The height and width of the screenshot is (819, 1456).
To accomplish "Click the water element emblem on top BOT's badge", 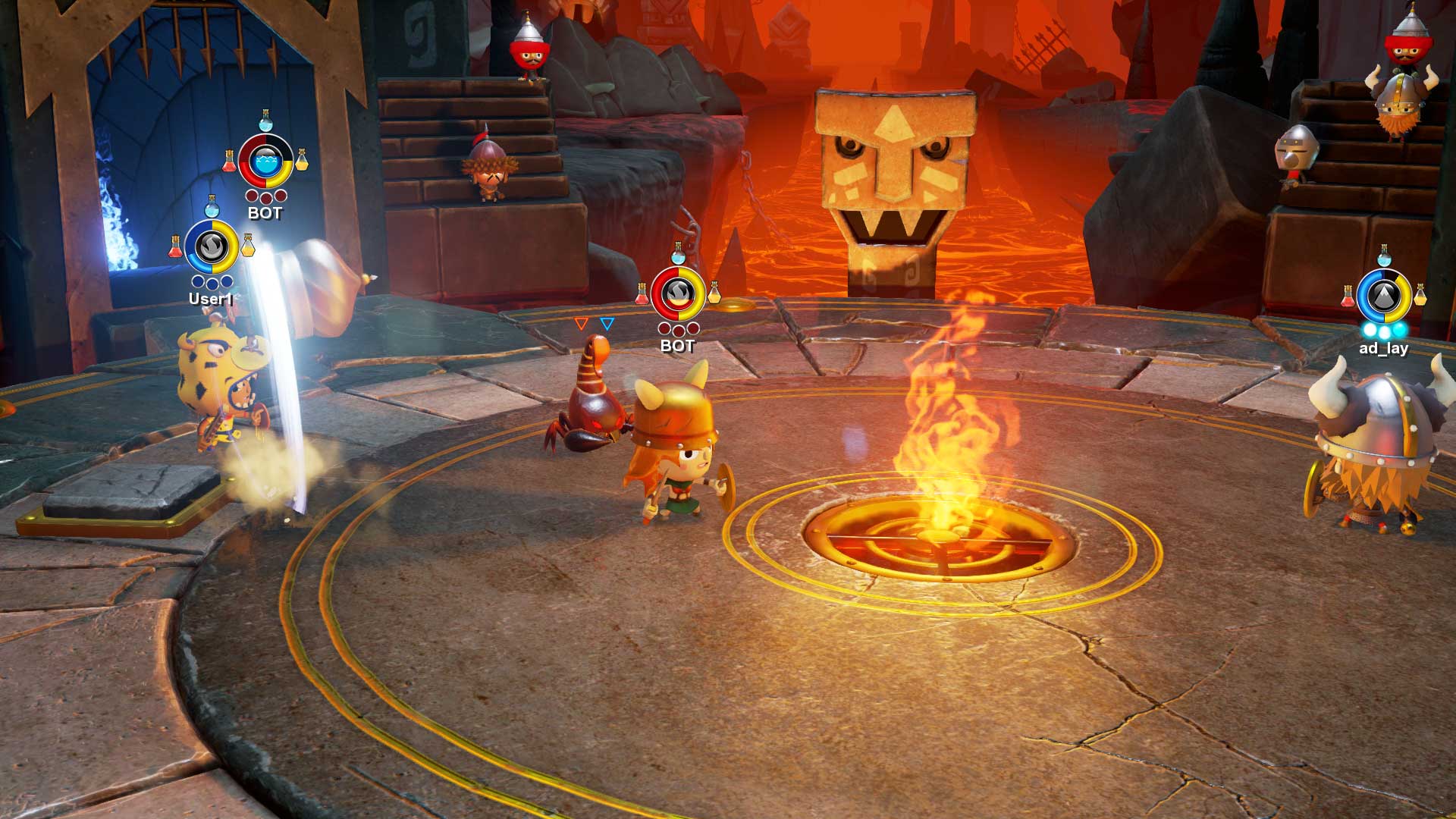I will tap(267, 160).
